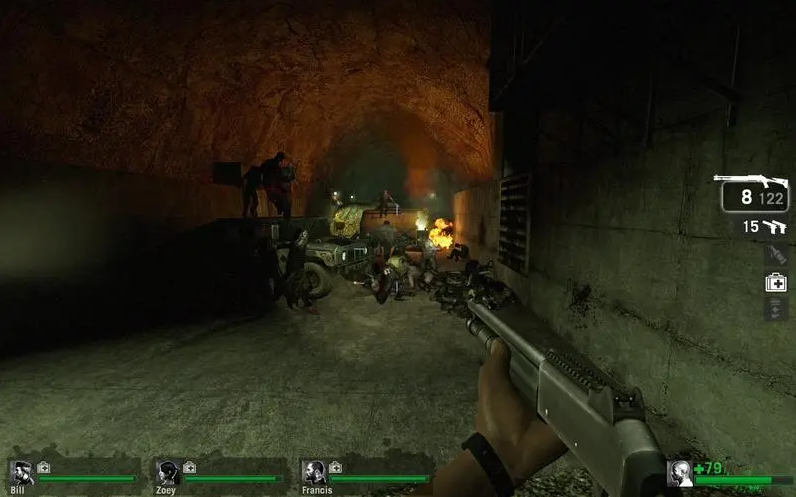This screenshot has width=796, height=497.
Task: Click Zoey's teammate portrait
Action: [168, 473]
